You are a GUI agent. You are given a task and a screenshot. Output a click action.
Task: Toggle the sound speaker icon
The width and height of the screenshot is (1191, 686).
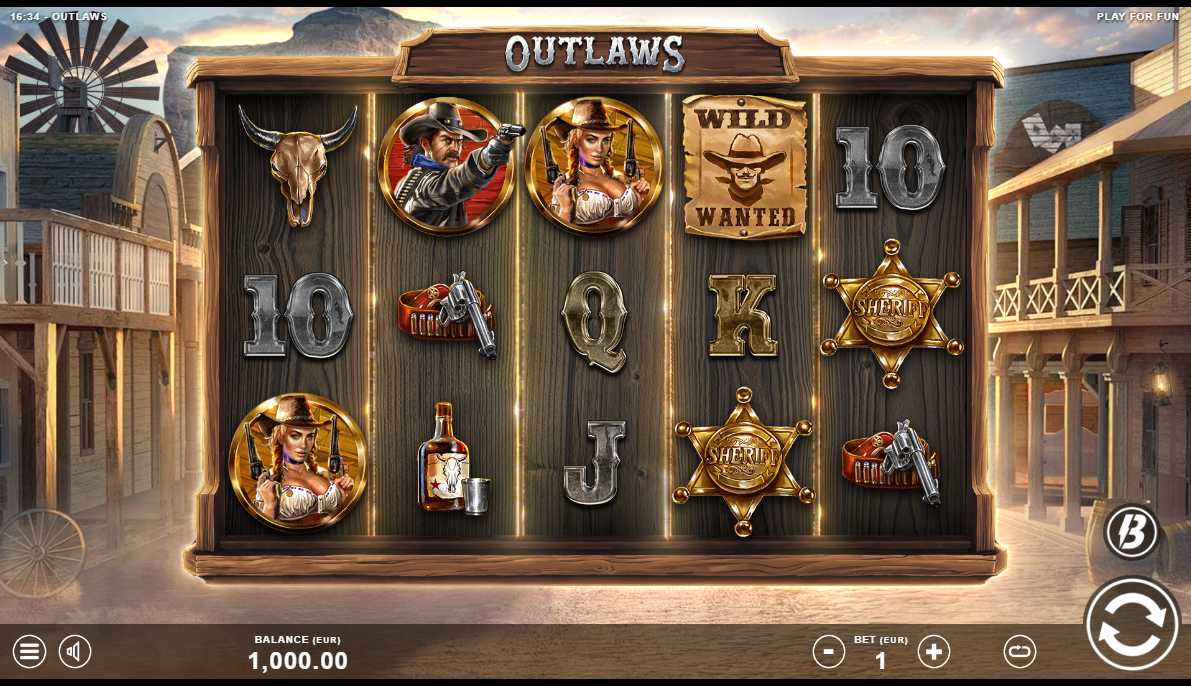point(75,652)
